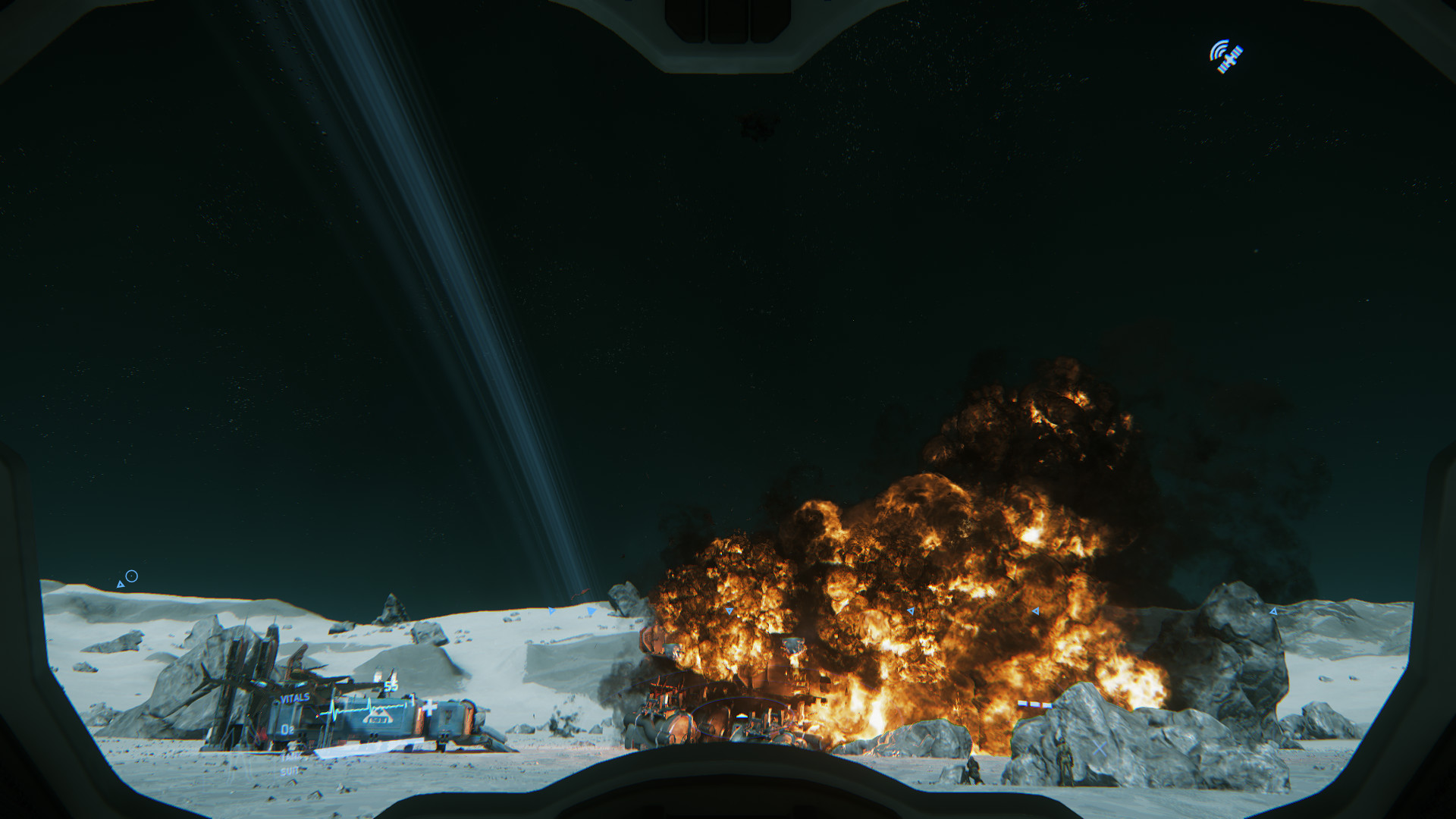
Task: Select the small circular waypoint marker
Action: 131,576
